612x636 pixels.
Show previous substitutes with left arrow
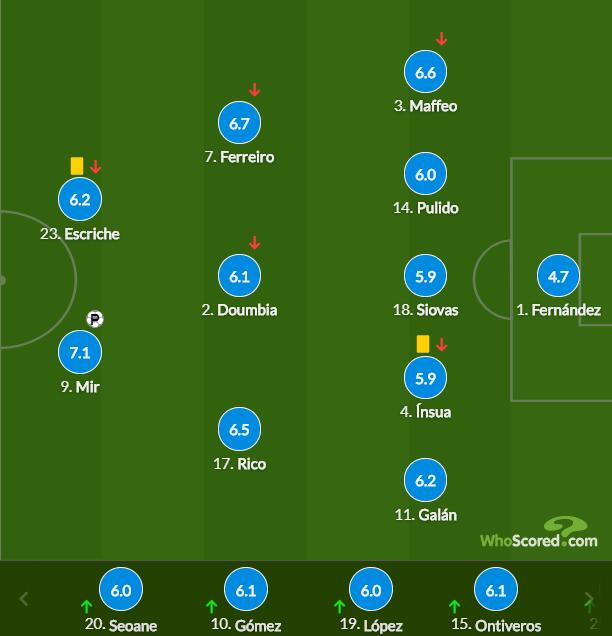pos(25,599)
